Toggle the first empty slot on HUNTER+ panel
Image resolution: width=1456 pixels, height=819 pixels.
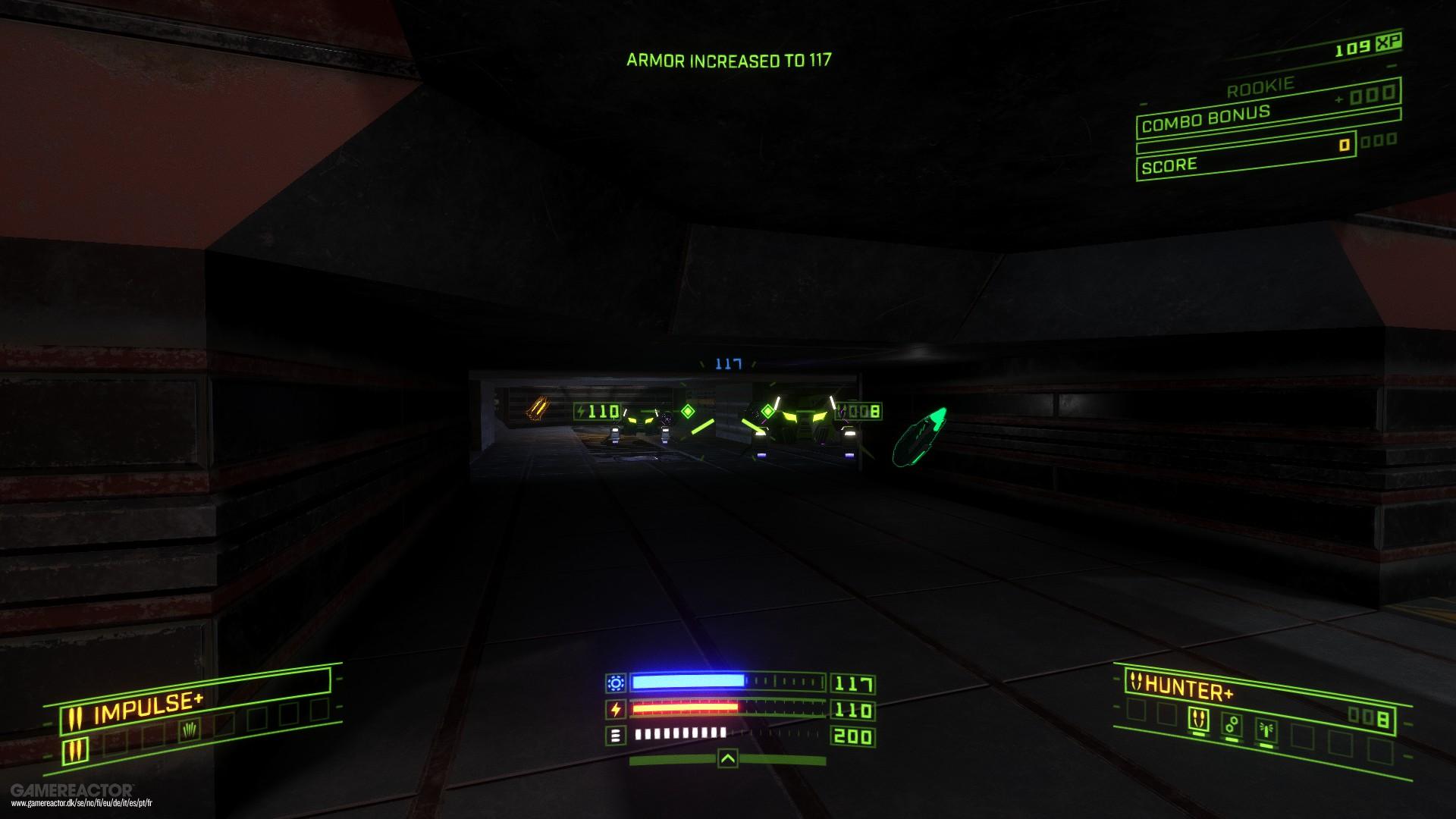point(1136,711)
